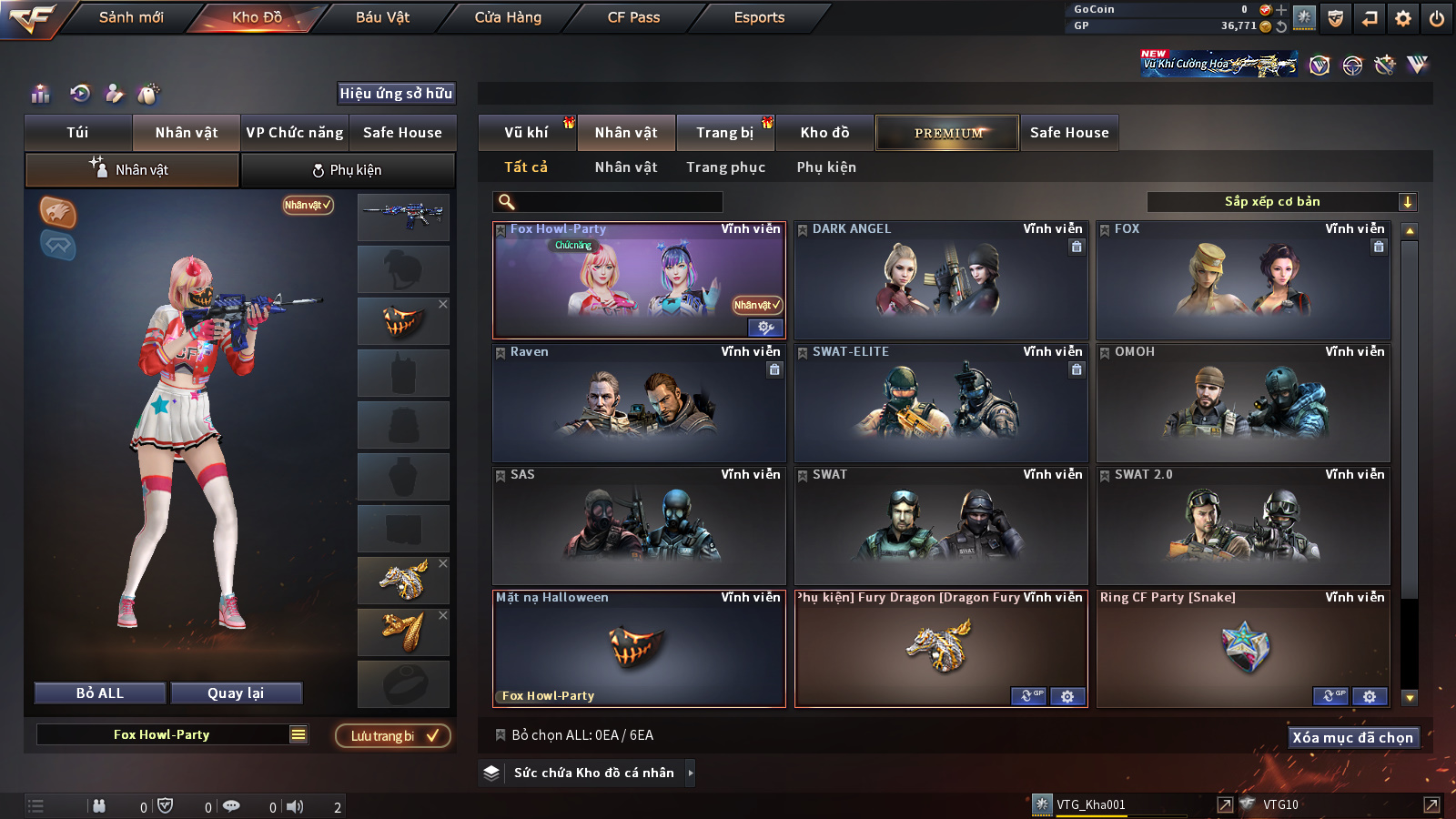
Task: Save loadout with Lưu trang bị
Action: [x=393, y=736]
